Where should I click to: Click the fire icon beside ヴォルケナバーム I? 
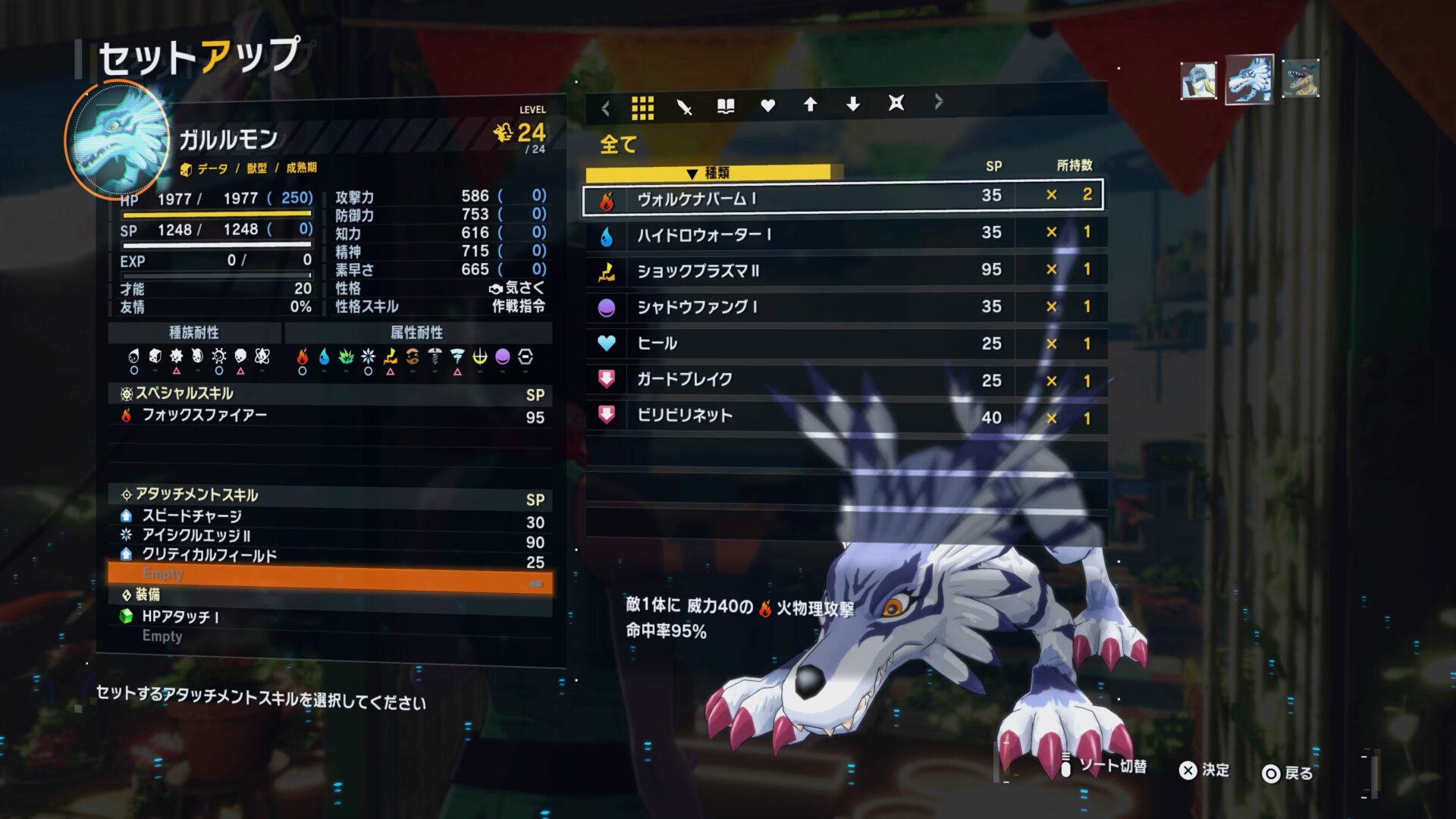click(x=606, y=198)
